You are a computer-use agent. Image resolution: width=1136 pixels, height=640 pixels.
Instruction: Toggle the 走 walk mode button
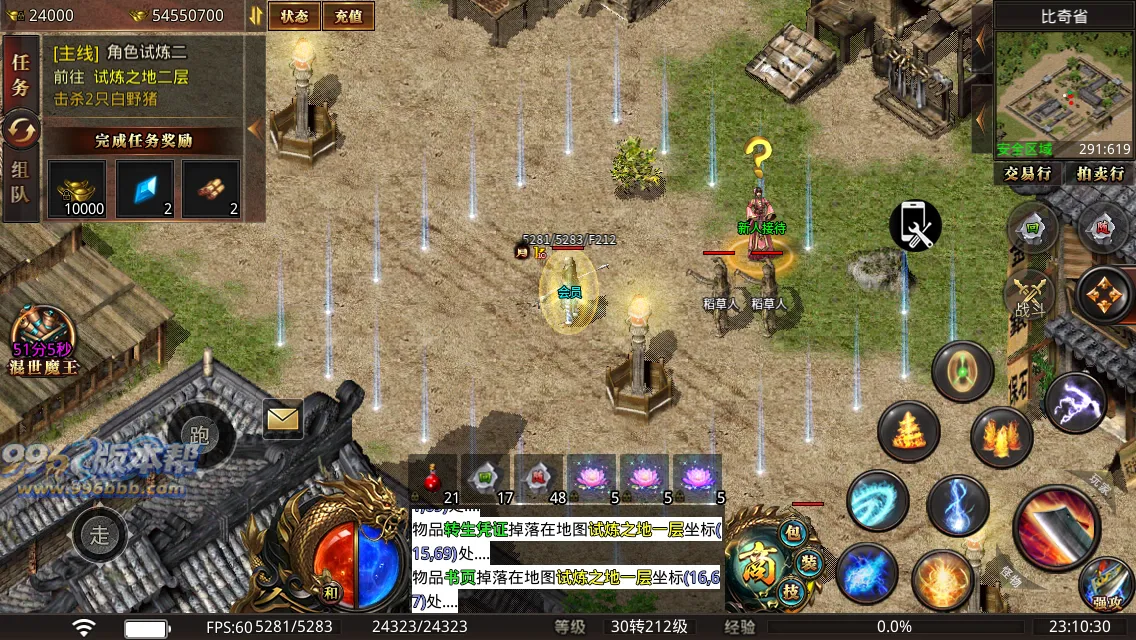point(100,534)
